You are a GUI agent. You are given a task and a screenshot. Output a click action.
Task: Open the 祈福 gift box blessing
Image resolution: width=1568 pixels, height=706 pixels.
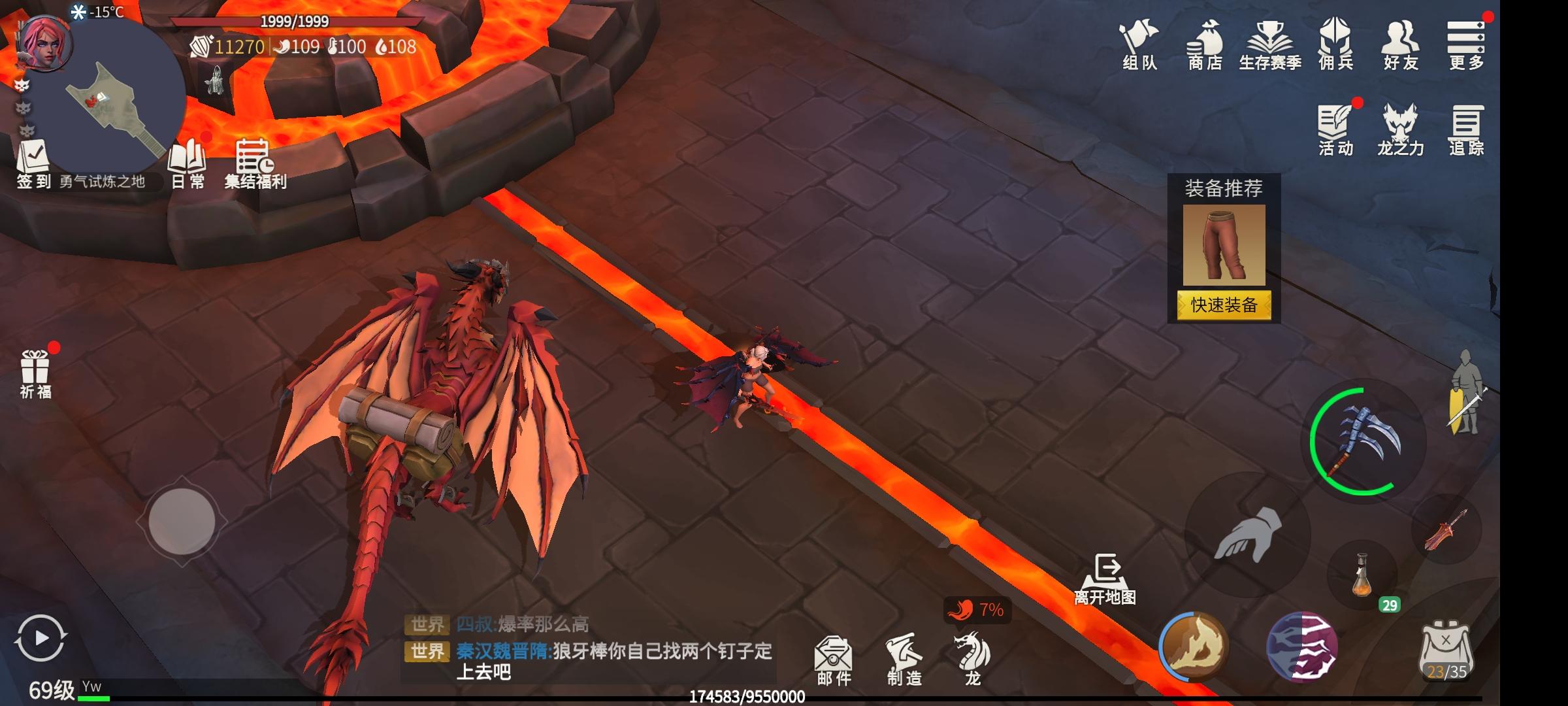pos(35,374)
